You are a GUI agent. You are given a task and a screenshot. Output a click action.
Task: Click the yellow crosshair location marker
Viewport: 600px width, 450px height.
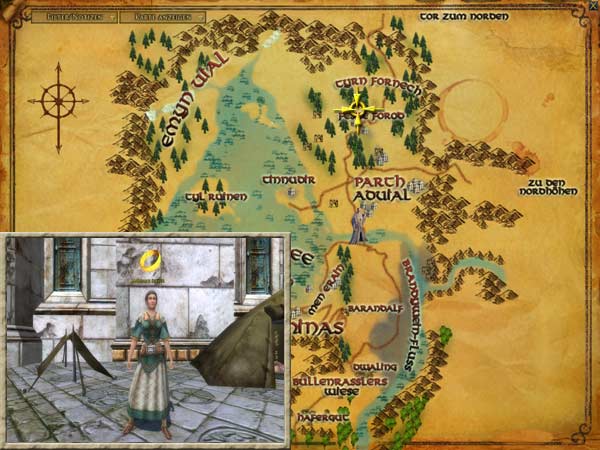click(x=357, y=107)
